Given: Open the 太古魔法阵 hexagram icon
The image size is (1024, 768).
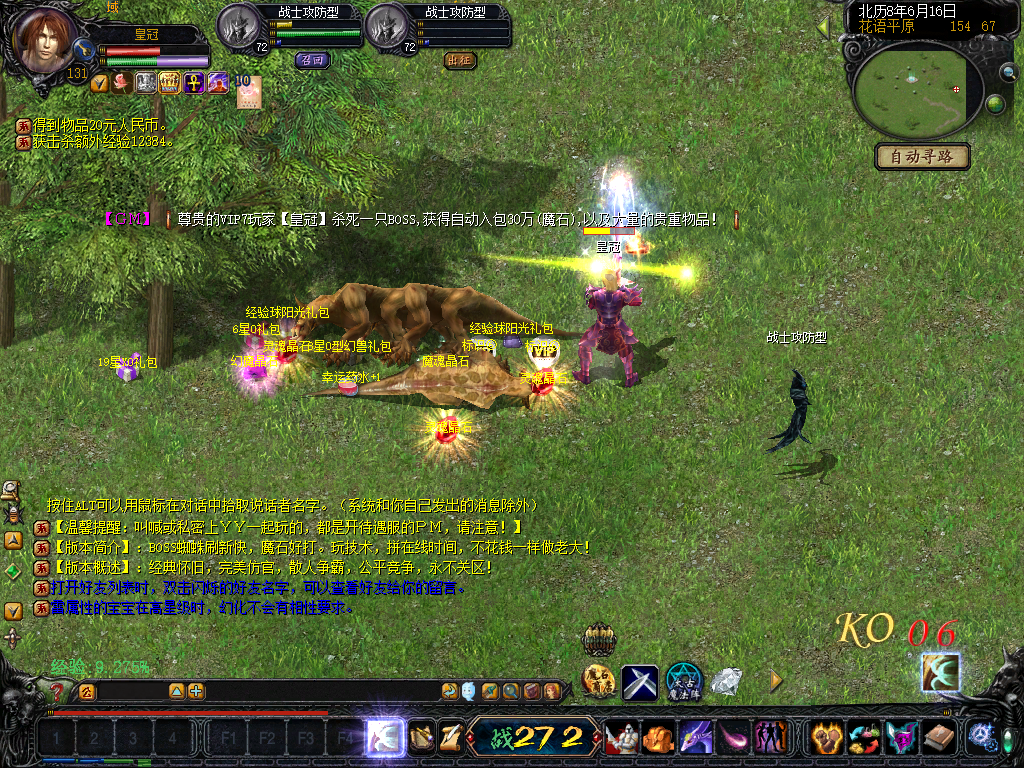Looking at the screenshot, I should (x=685, y=681).
